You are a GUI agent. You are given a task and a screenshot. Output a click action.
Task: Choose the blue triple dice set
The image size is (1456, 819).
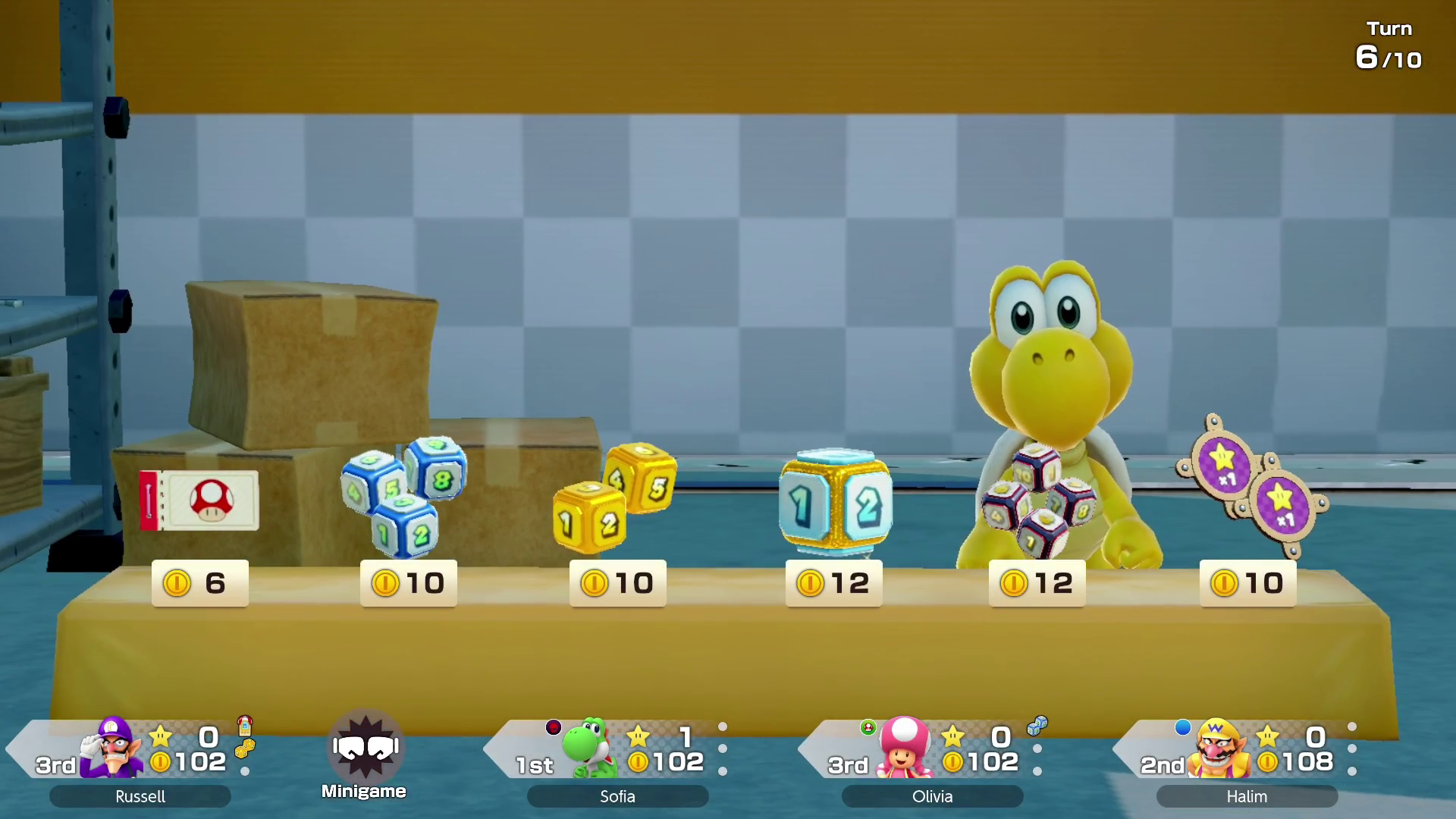click(x=404, y=494)
